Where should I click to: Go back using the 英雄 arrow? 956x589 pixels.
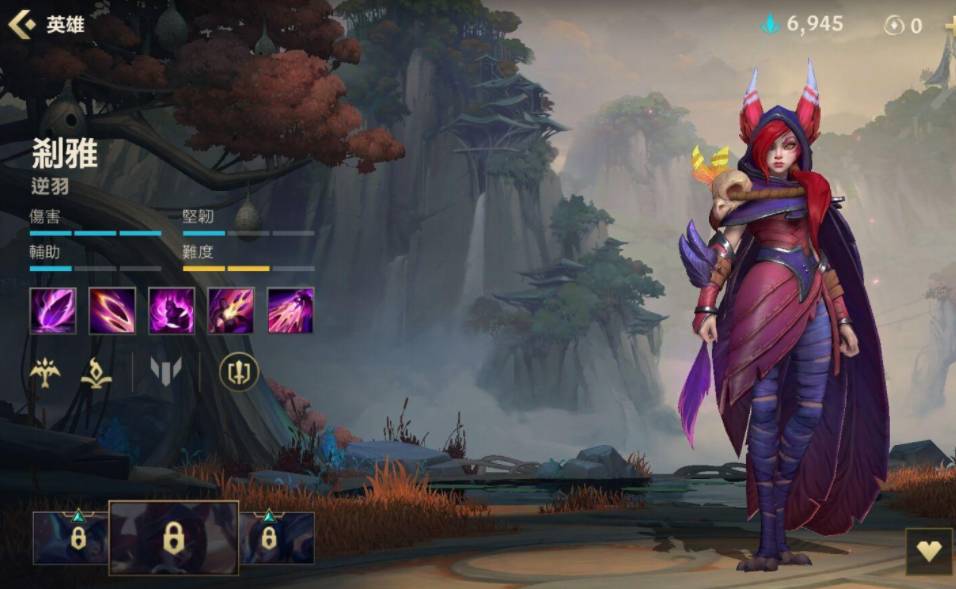22,24
